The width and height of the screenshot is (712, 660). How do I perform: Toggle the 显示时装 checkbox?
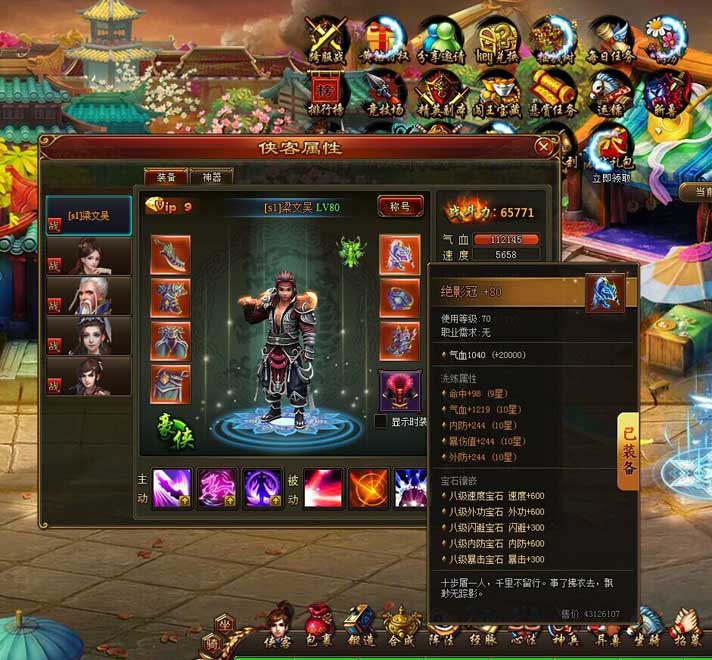381,422
